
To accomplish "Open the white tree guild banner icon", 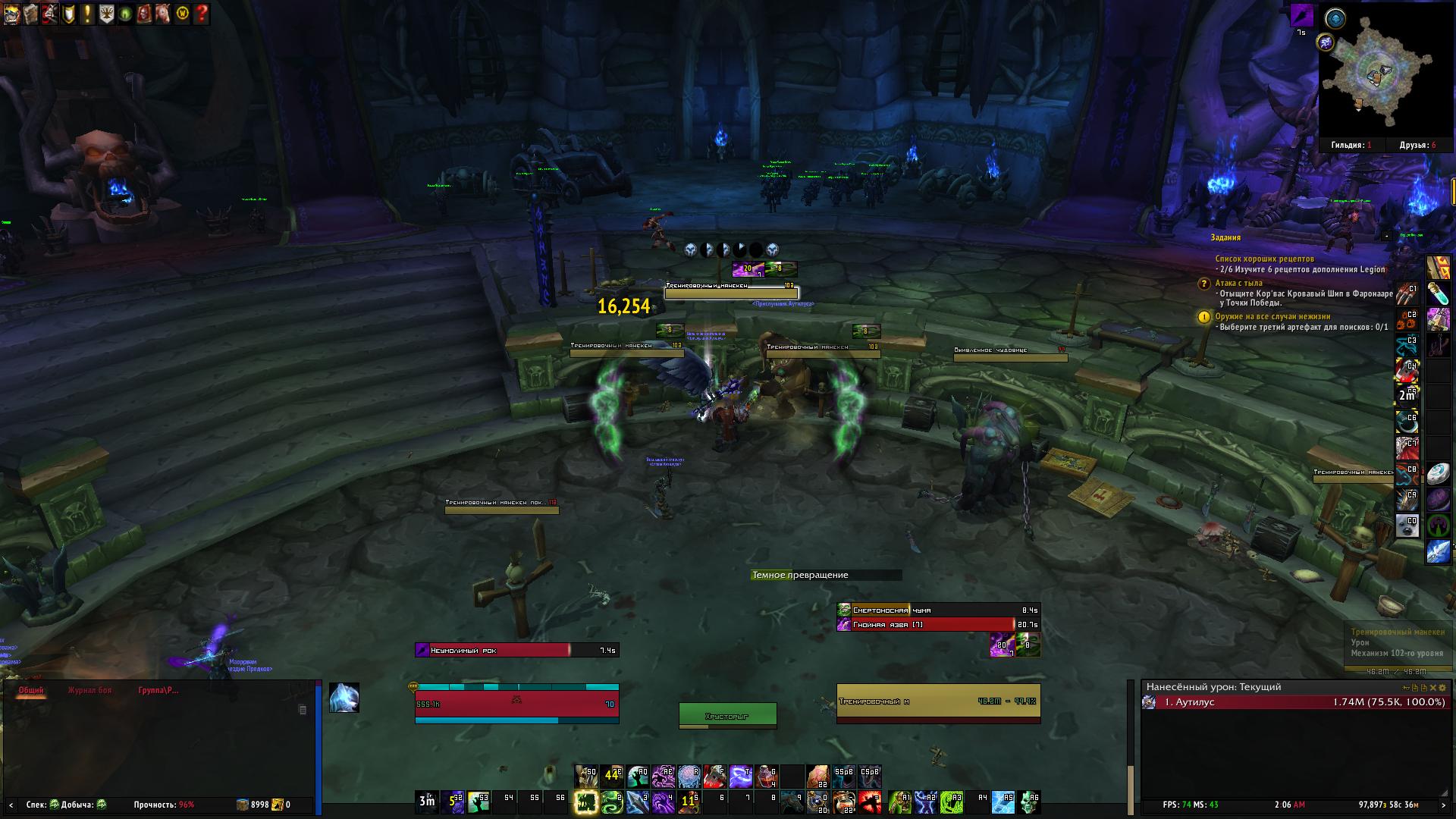I will [x=107, y=13].
